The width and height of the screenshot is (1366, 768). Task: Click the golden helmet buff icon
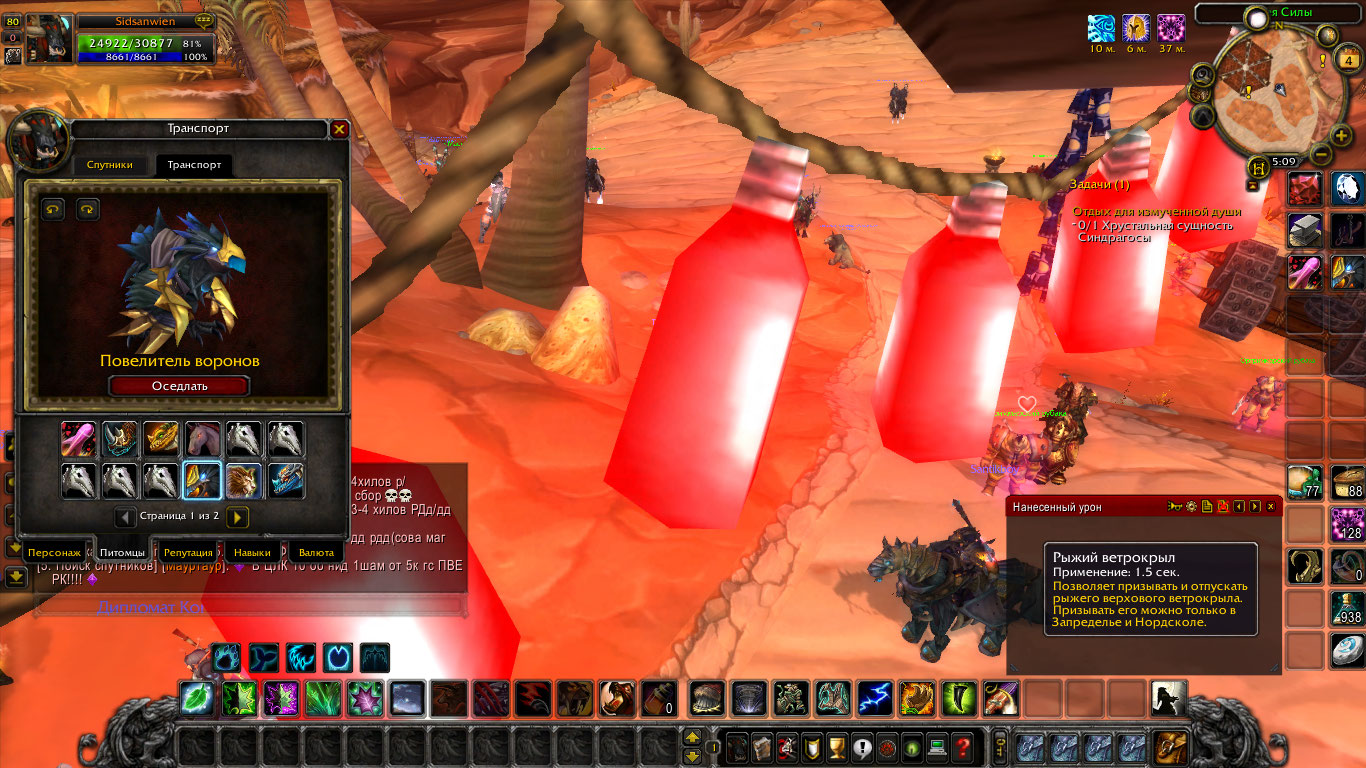(1136, 27)
